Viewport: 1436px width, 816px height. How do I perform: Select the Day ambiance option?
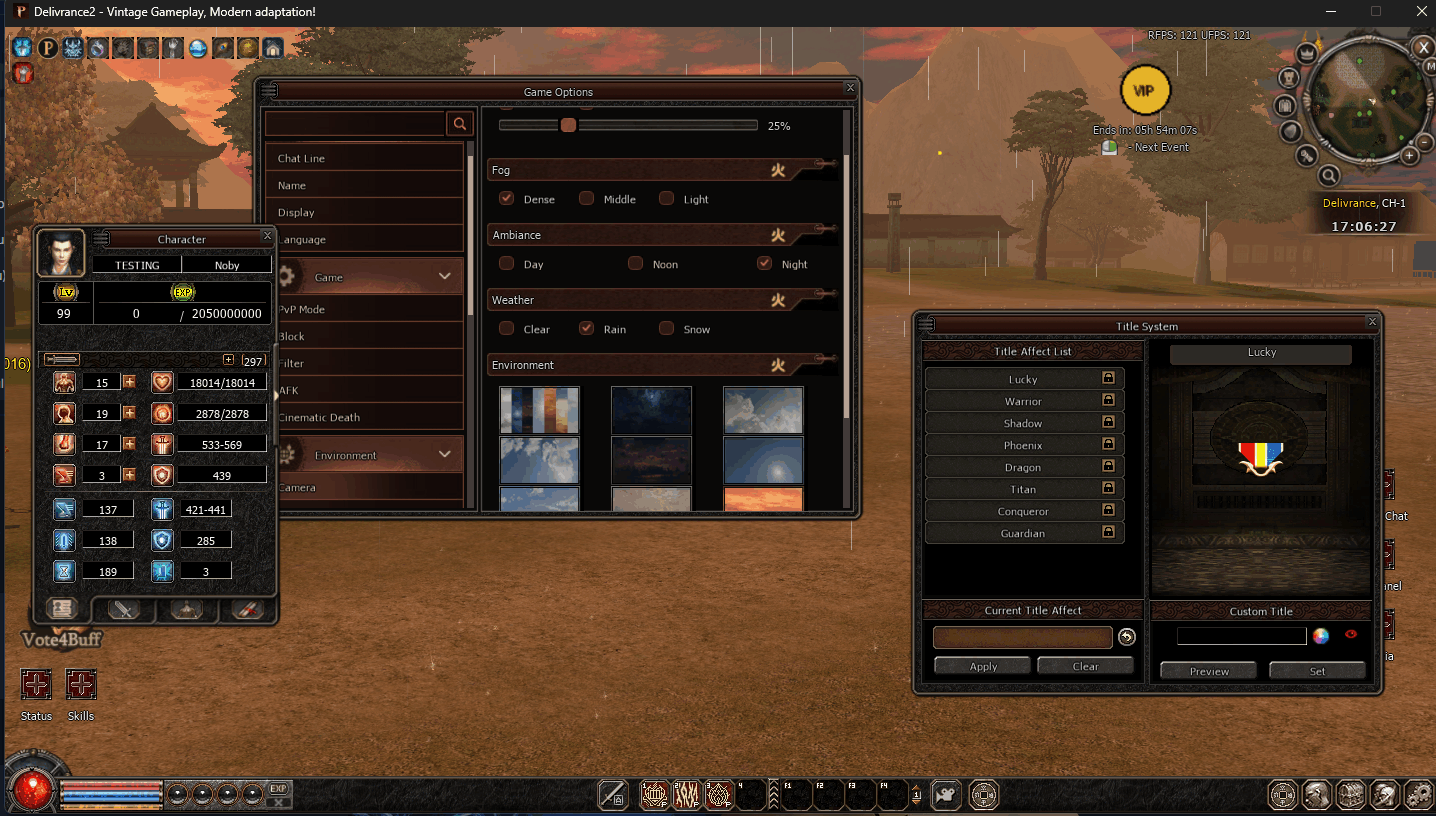[506, 263]
